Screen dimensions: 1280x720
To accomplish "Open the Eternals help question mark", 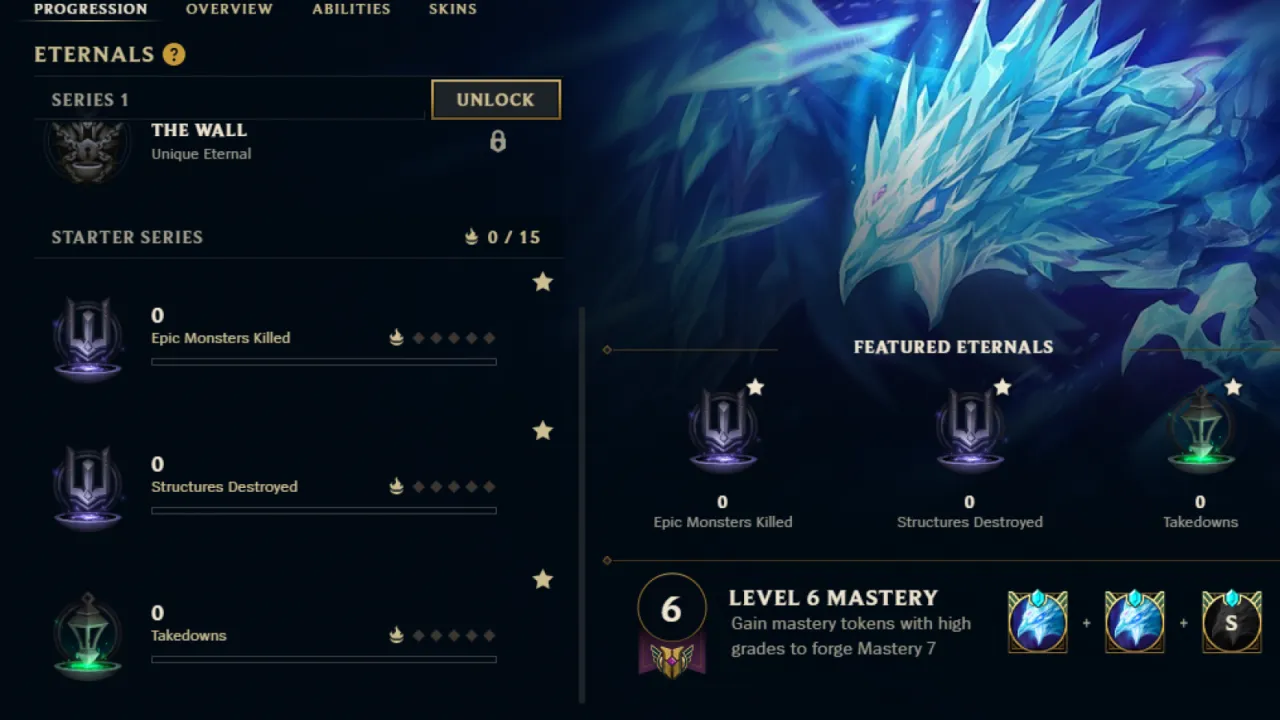I will [x=174, y=54].
